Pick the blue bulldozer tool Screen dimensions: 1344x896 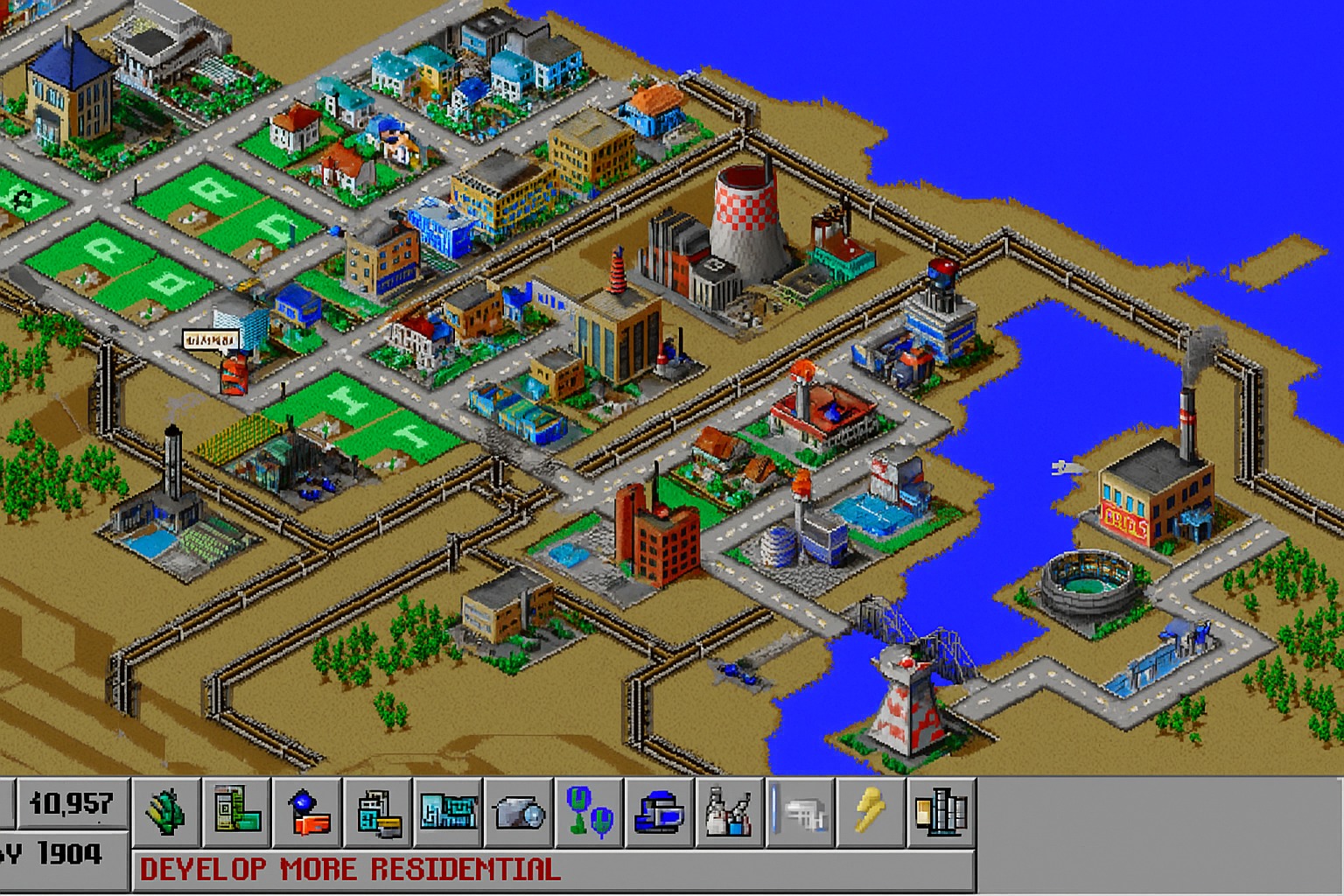coord(661,812)
